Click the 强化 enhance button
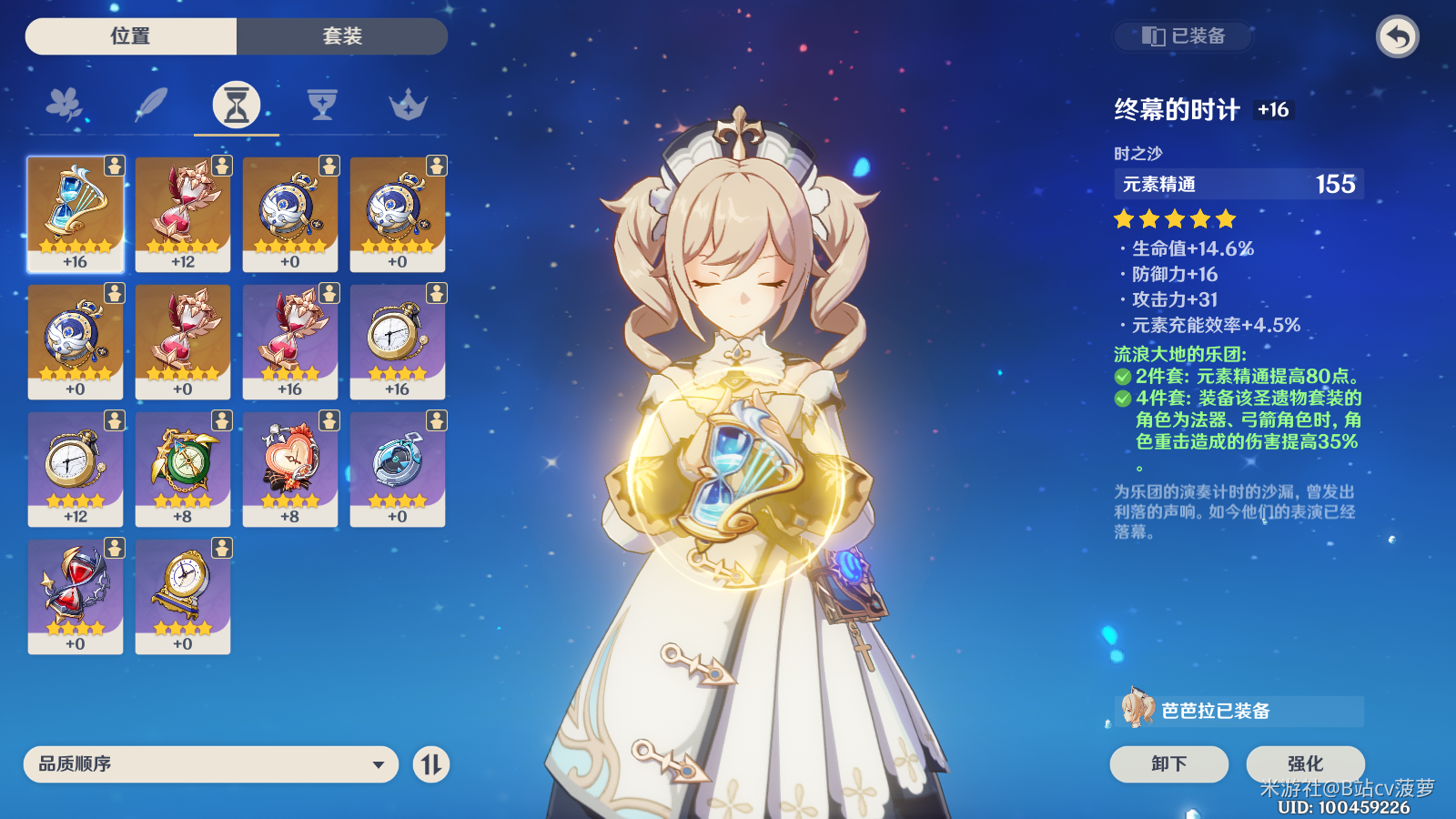Image resolution: width=1456 pixels, height=819 pixels. pos(1305,763)
